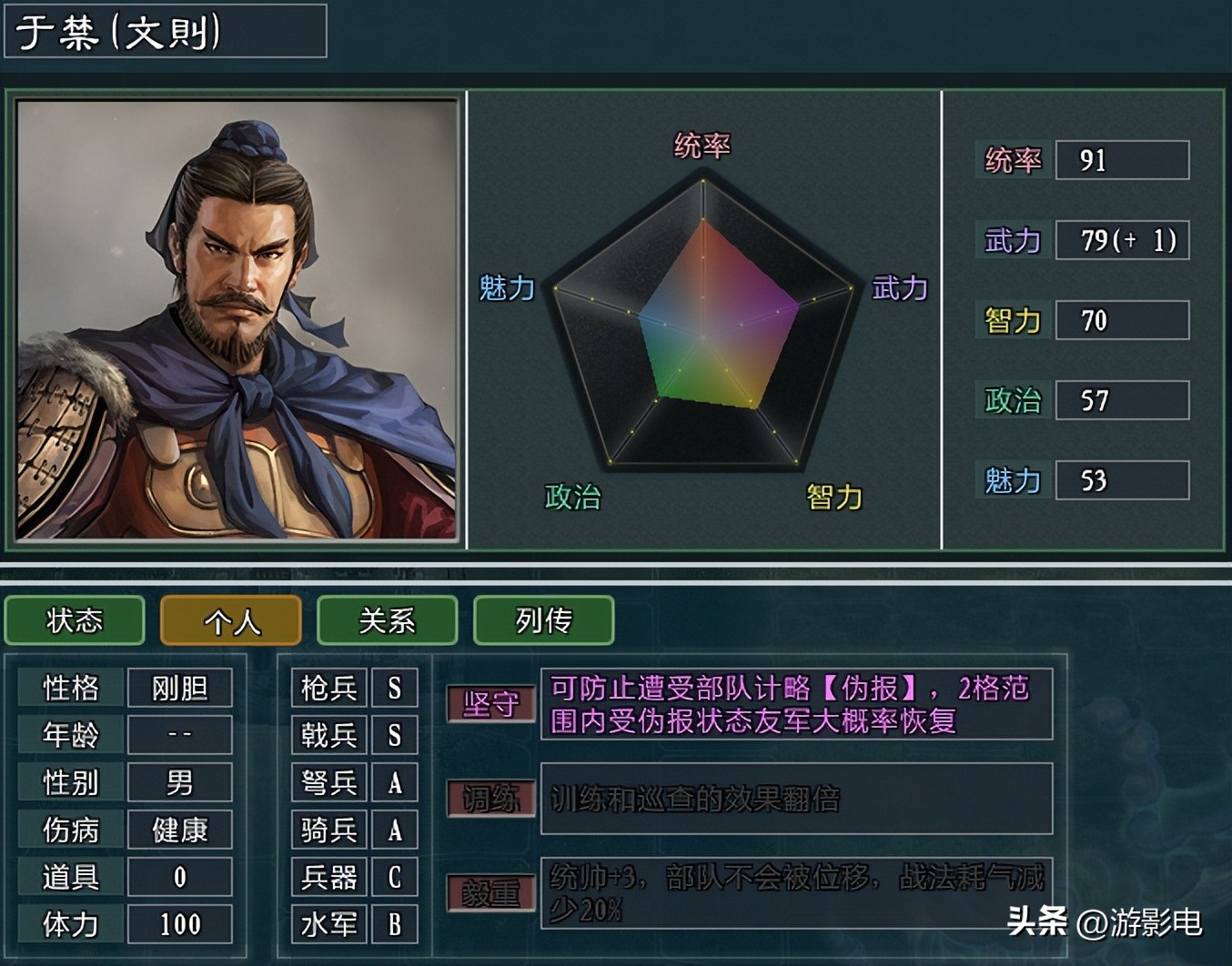
Task: Open the 列传 tab
Action: [x=543, y=621]
